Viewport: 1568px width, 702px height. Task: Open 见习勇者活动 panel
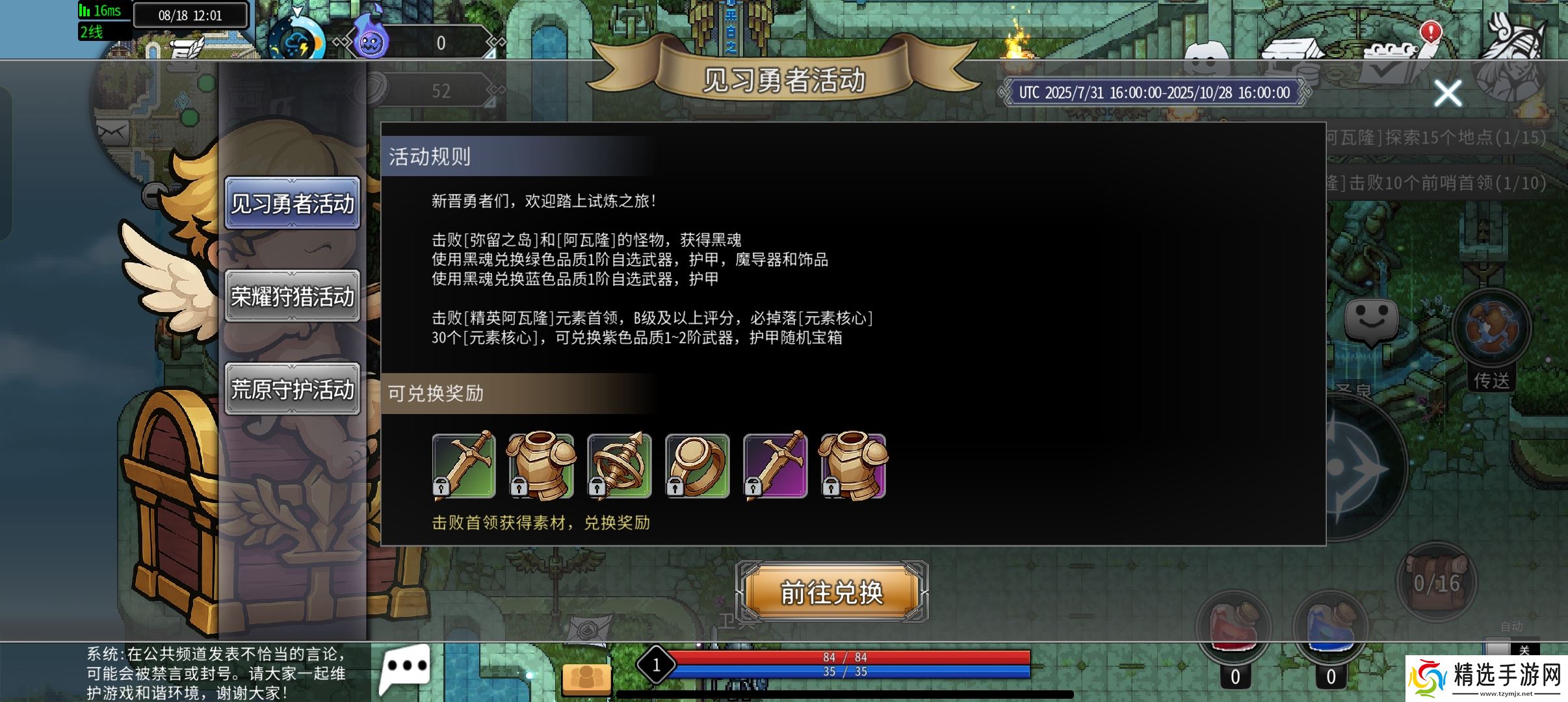(293, 203)
